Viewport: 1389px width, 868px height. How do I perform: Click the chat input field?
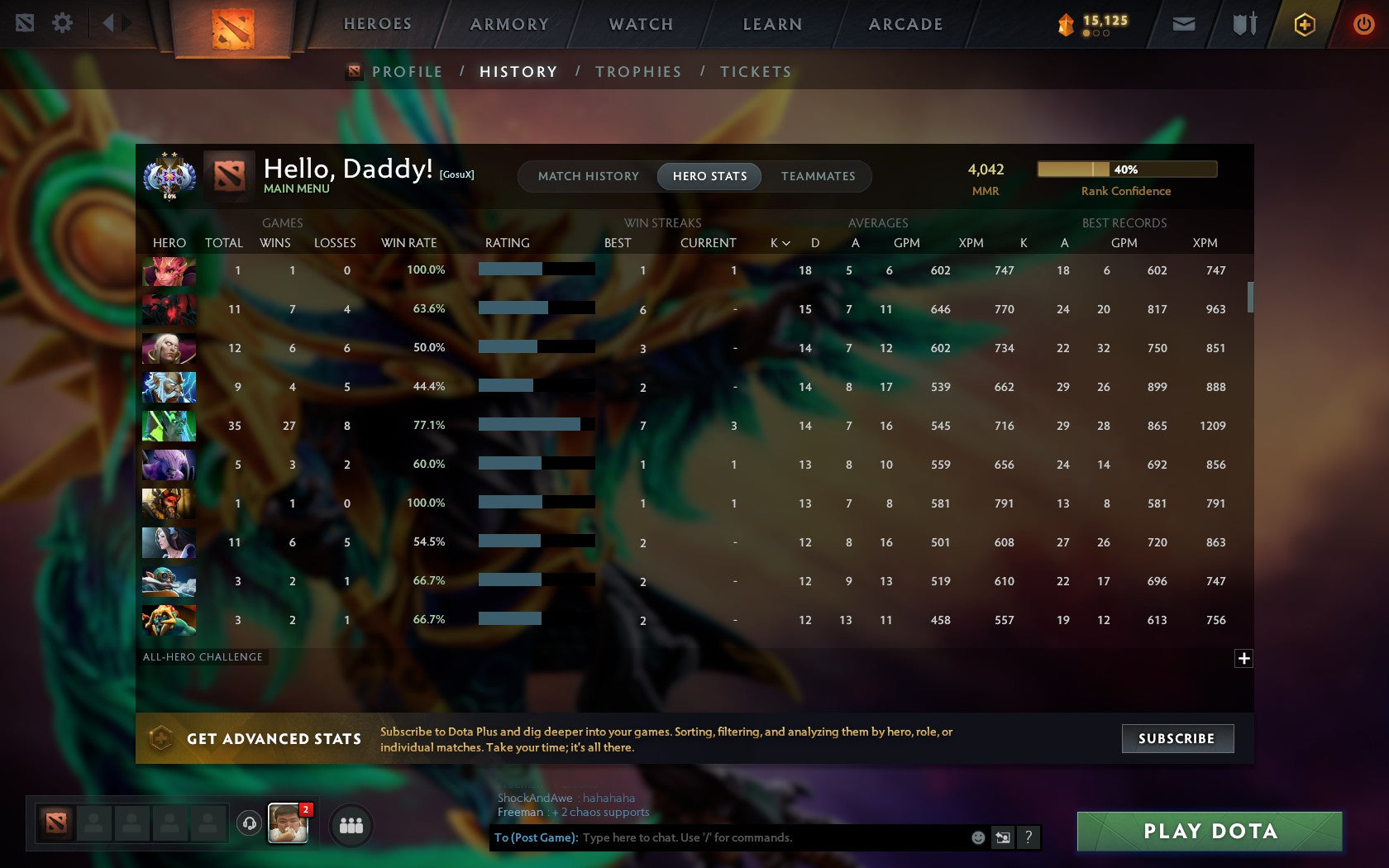[744, 837]
